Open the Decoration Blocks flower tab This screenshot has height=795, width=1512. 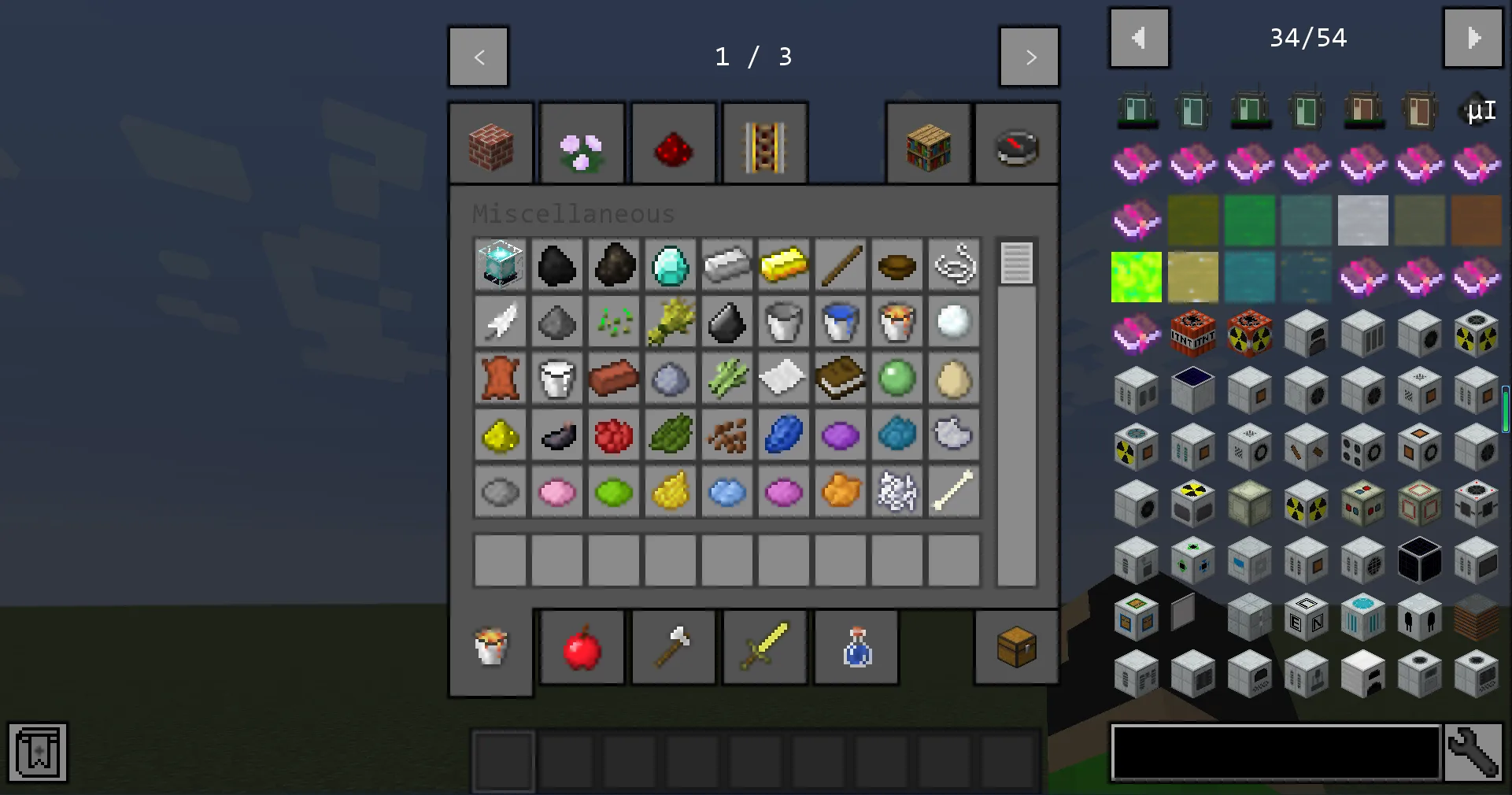(x=582, y=142)
